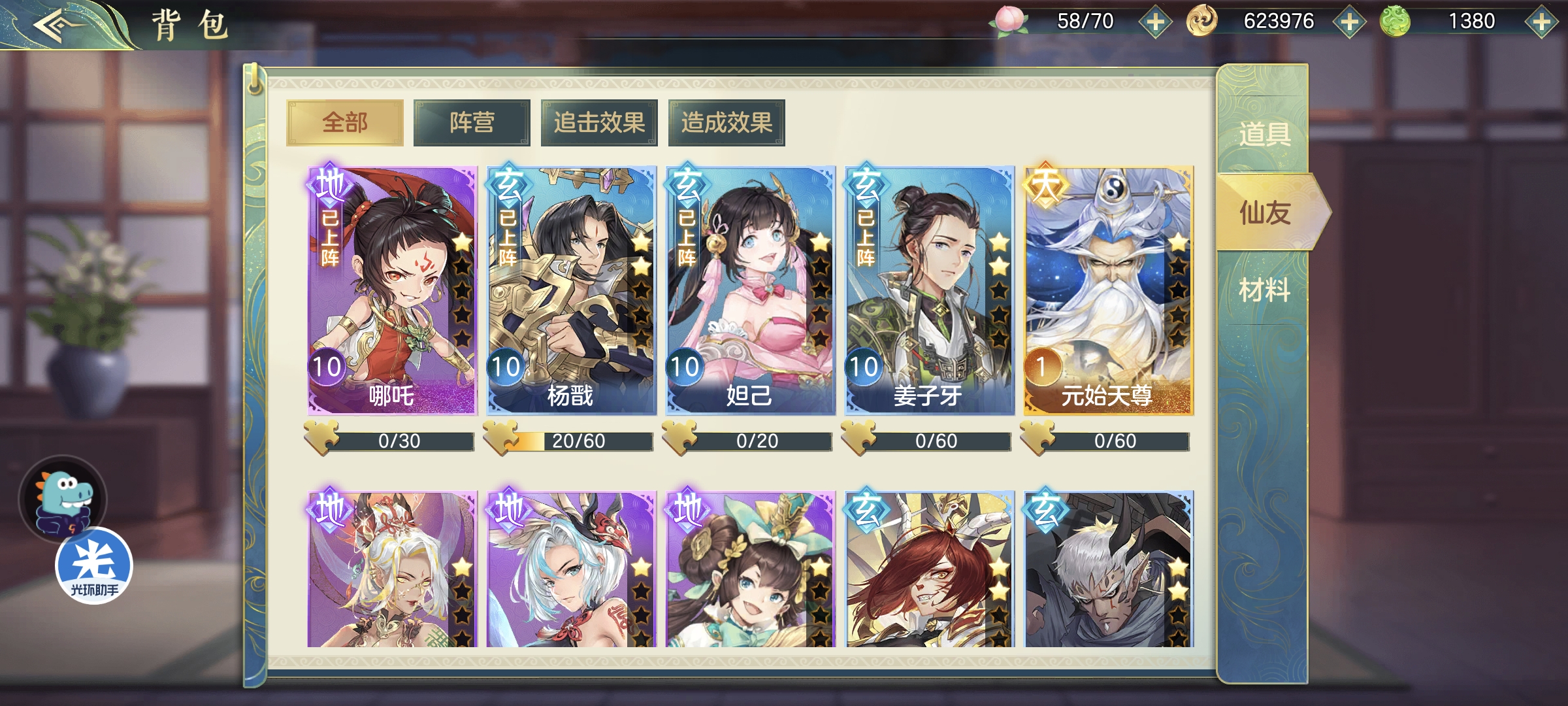1568x706 pixels.
Task: Open the 光环助手 overlay button
Action: click(93, 566)
